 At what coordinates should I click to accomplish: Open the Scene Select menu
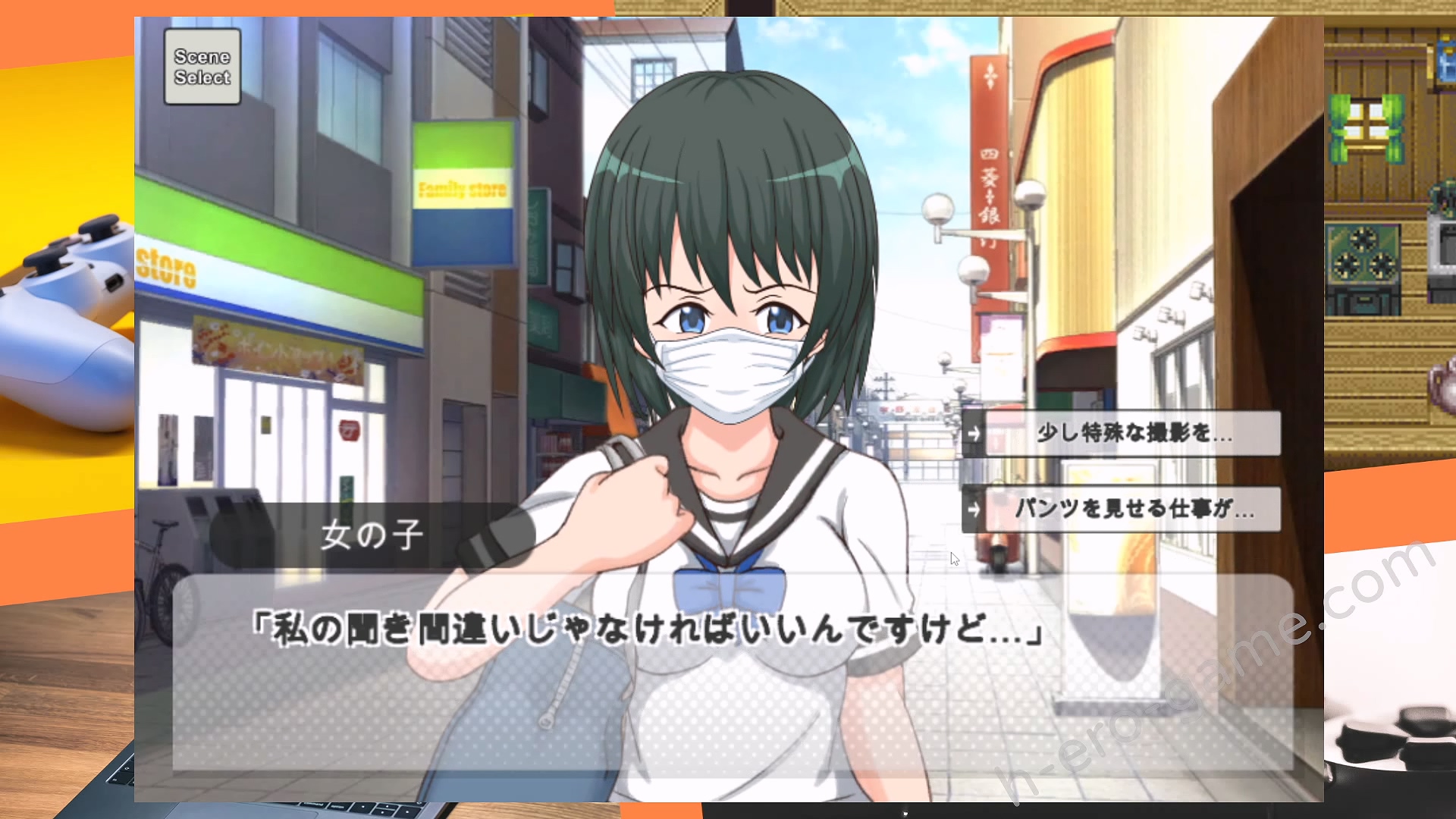202,67
